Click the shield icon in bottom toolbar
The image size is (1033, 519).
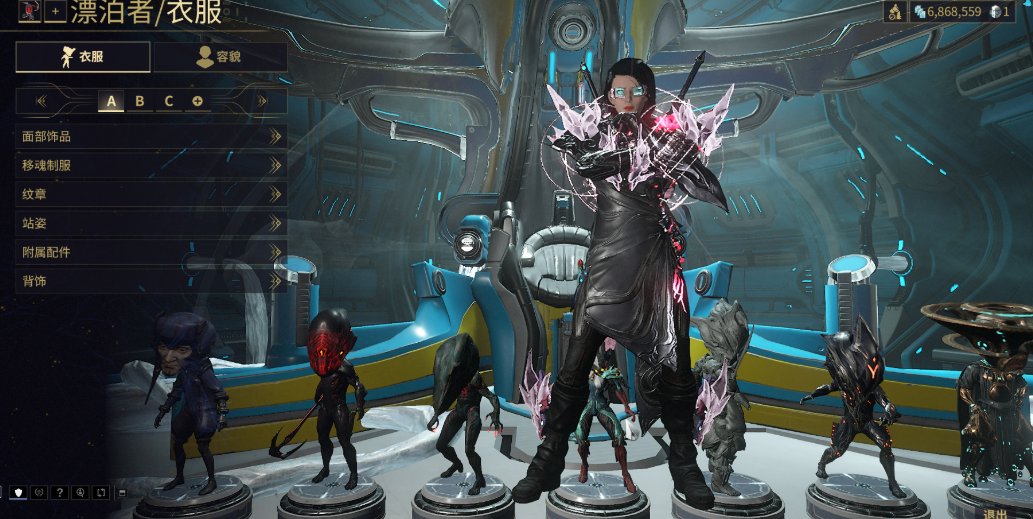(19, 492)
